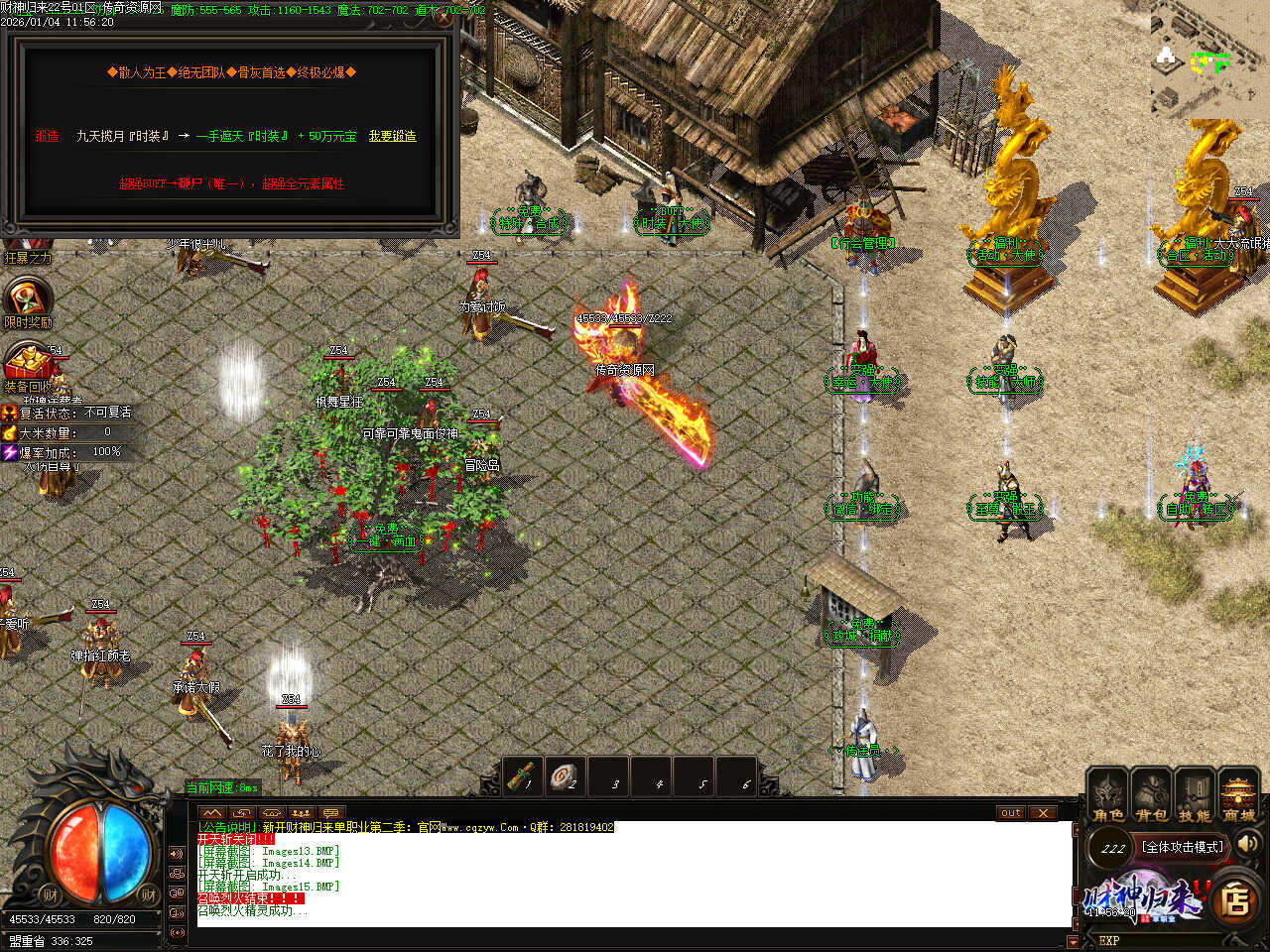Image resolution: width=1270 pixels, height=952 pixels.
Task: Open the 限时奖励 hourglass reward icon
Action: (27, 299)
